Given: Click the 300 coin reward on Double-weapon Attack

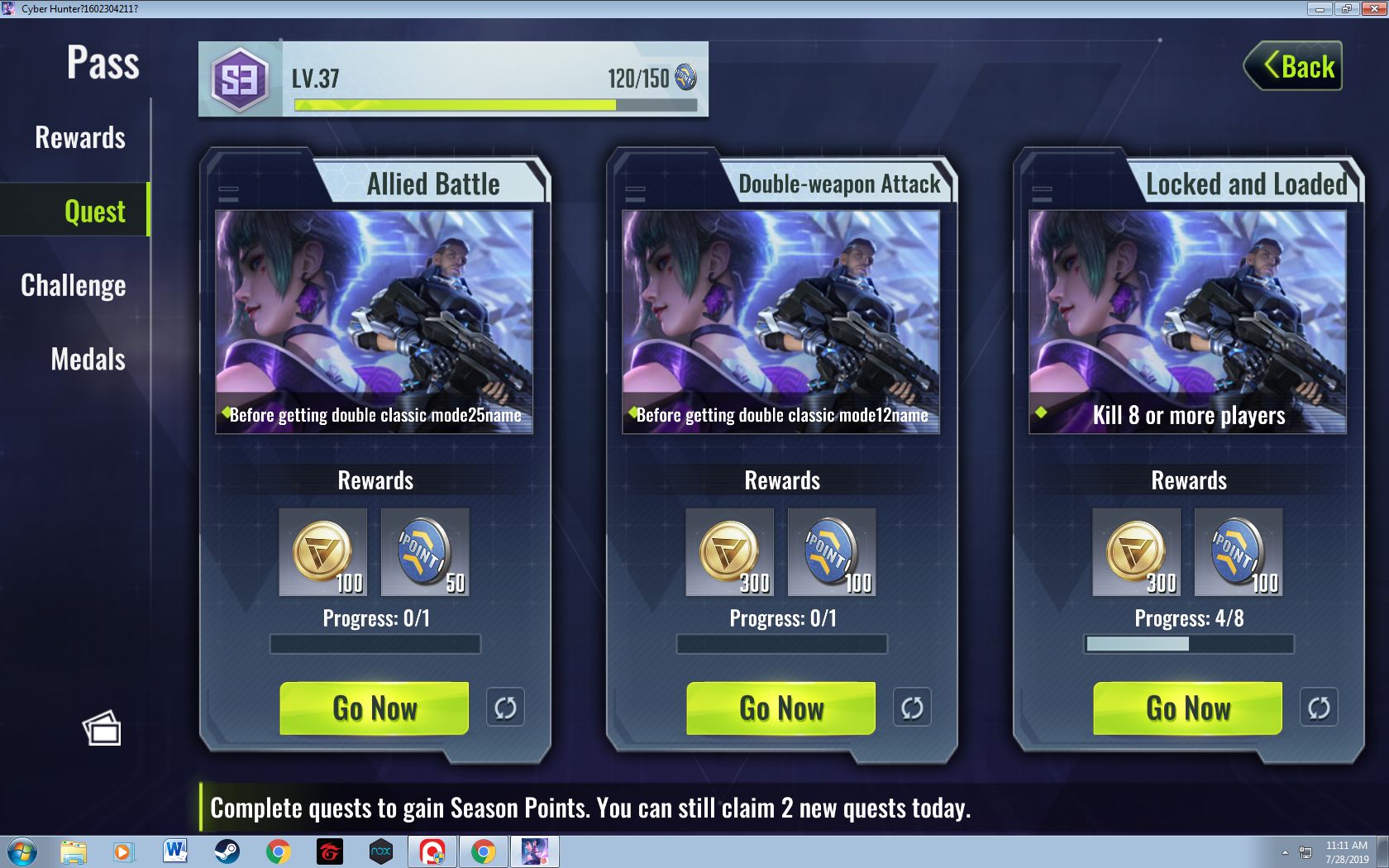Looking at the screenshot, I should 730,551.
